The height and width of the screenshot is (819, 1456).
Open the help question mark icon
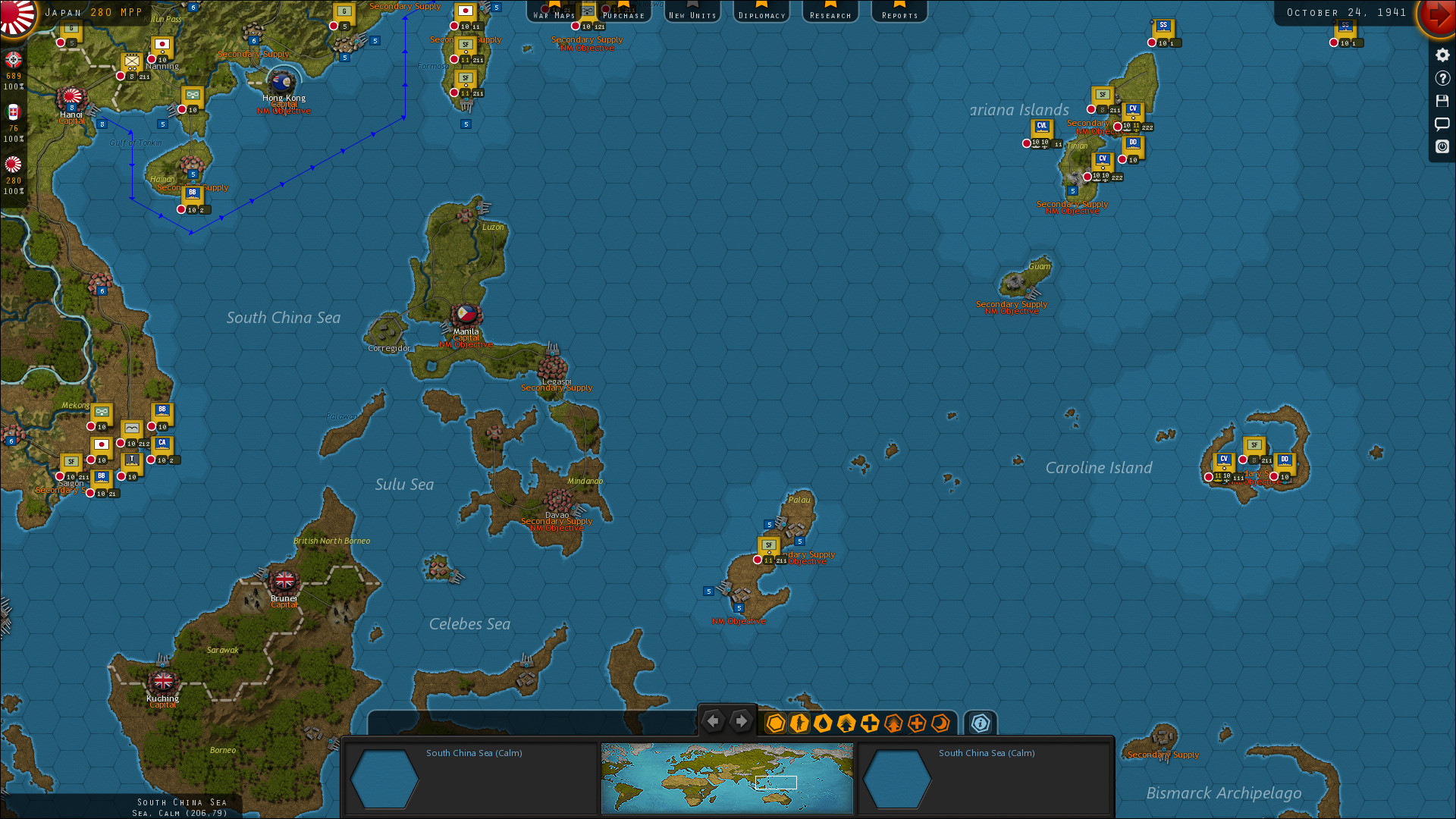tap(1442, 78)
